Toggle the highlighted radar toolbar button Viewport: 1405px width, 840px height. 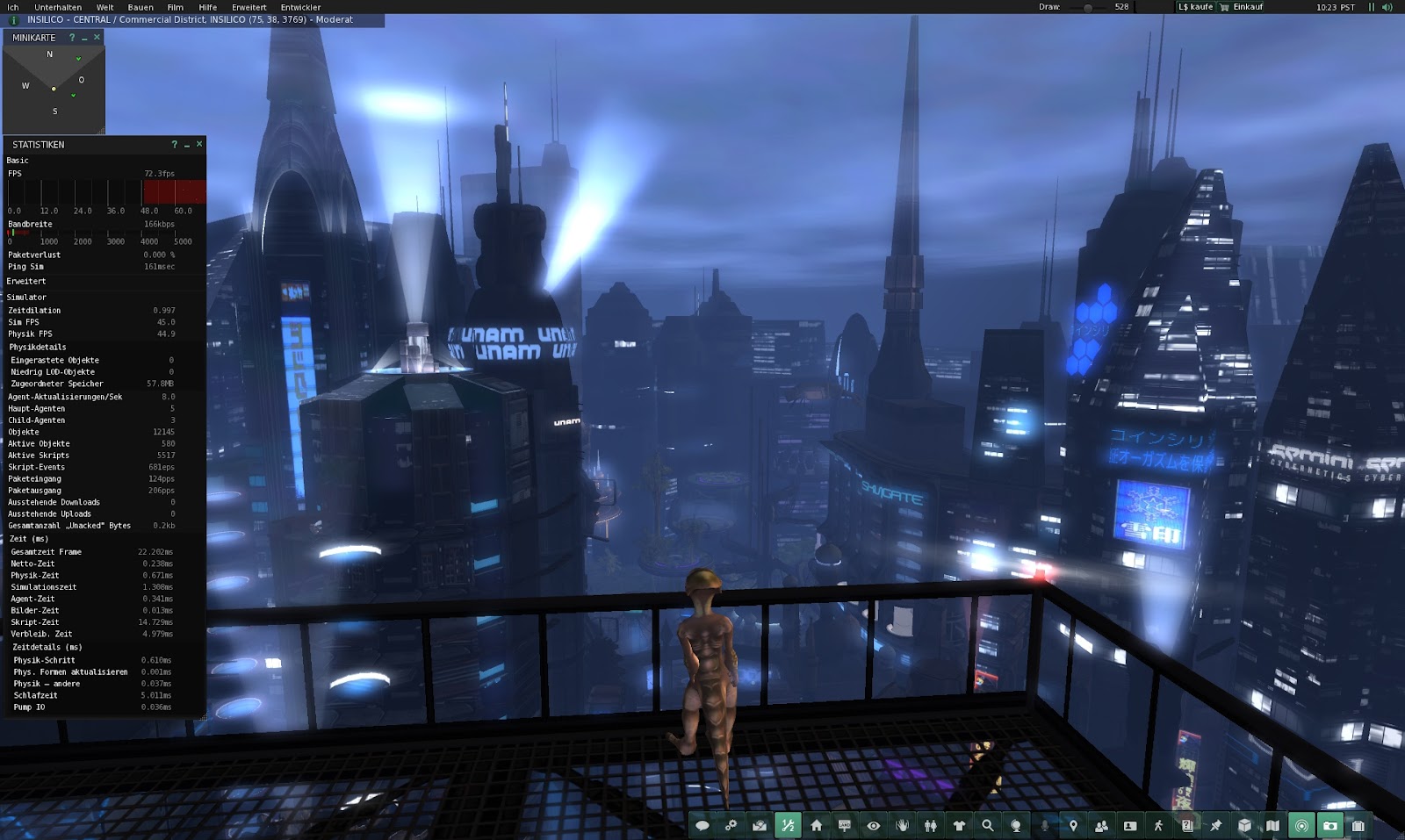(1300, 826)
